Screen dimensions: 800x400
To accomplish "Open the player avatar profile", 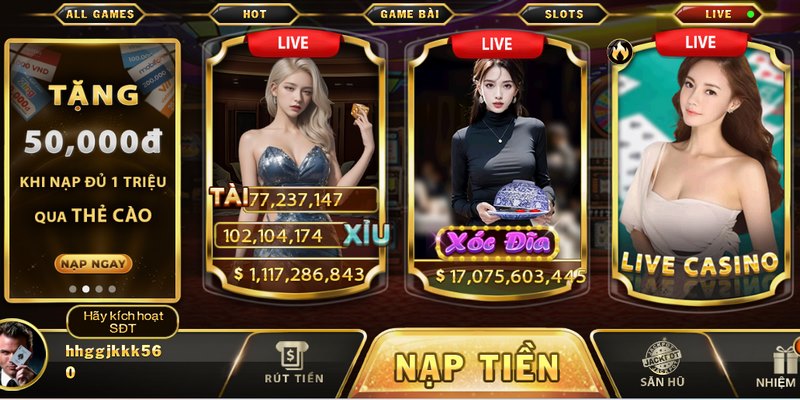I will tap(24, 354).
